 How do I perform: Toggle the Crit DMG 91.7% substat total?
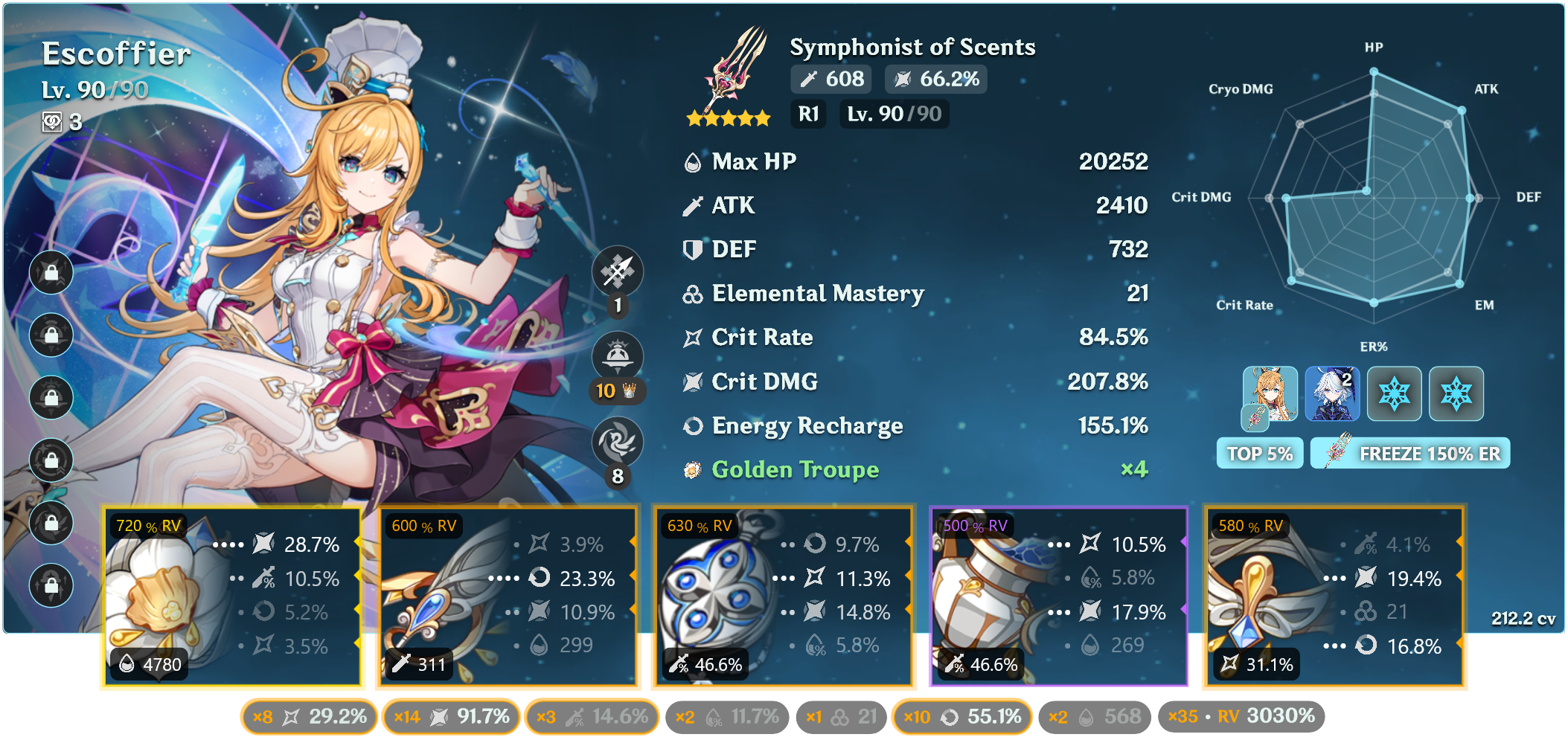(x=451, y=716)
